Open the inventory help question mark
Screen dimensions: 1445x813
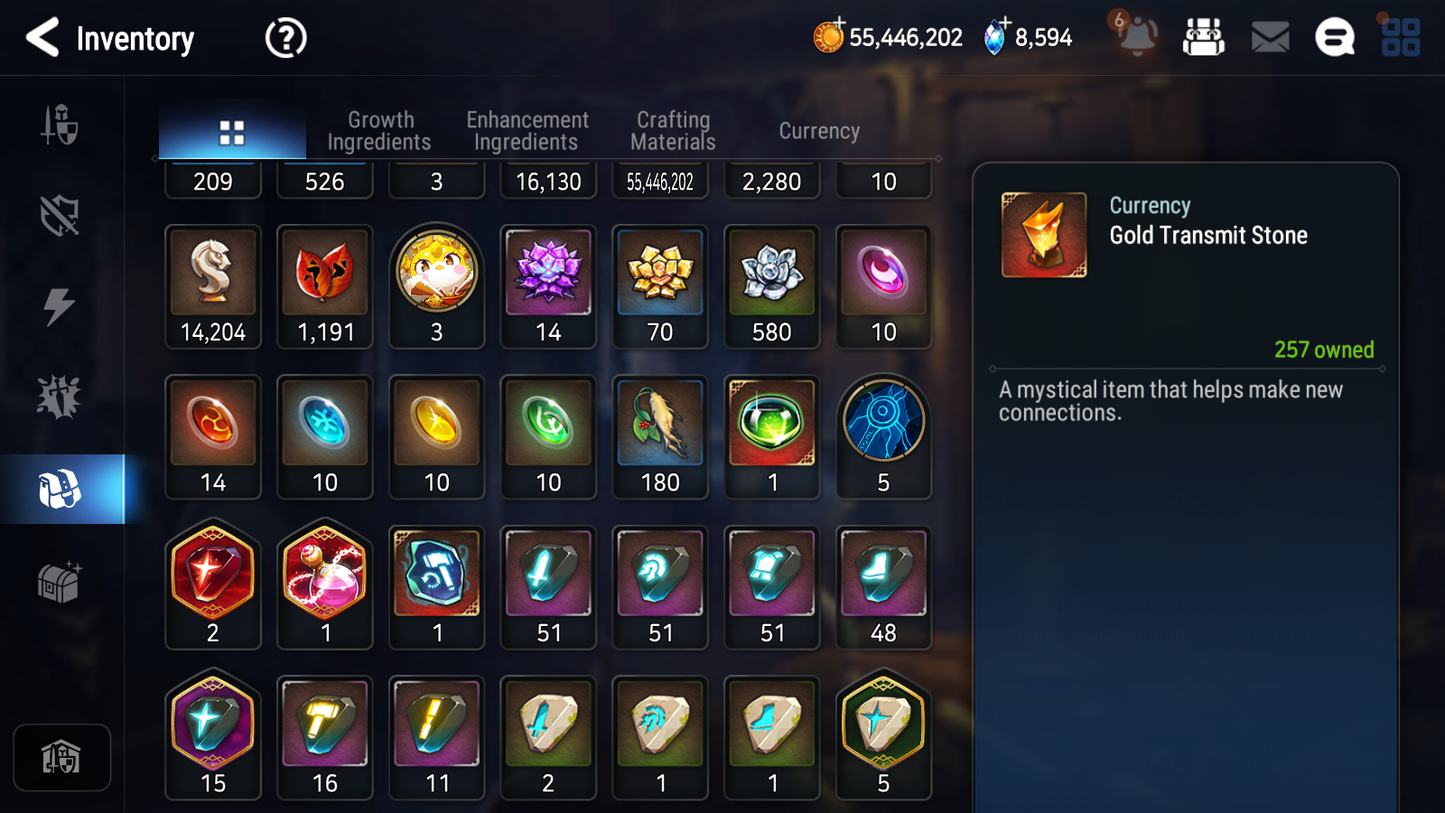click(285, 38)
